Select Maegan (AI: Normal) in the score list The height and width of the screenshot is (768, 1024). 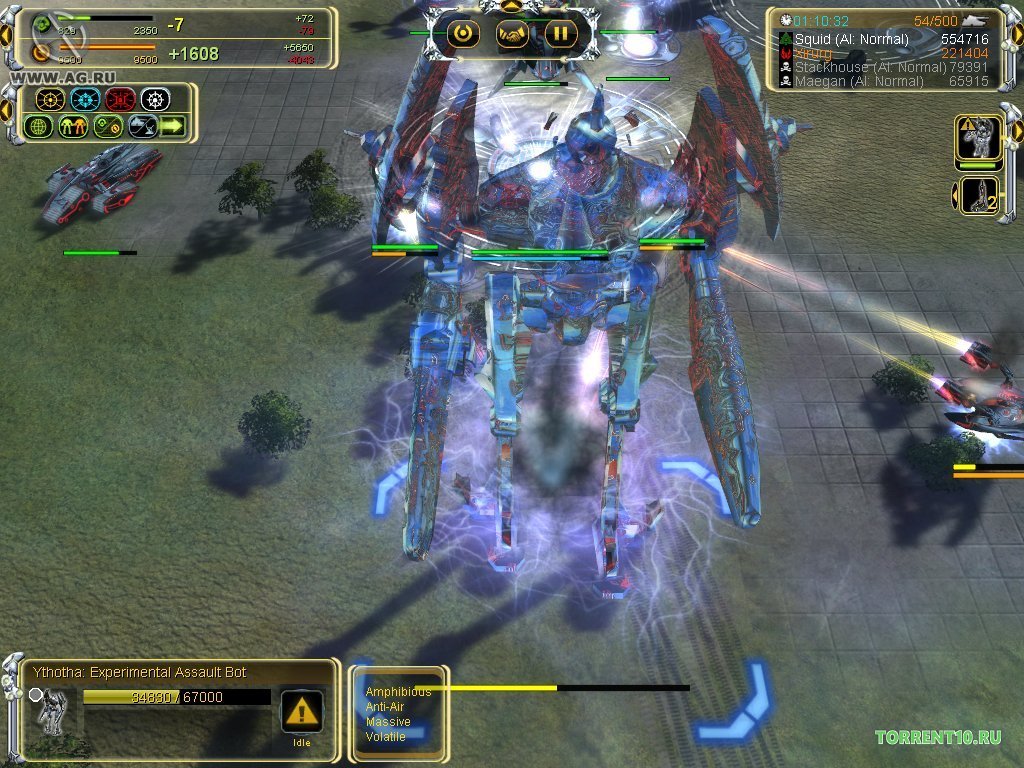pos(851,81)
